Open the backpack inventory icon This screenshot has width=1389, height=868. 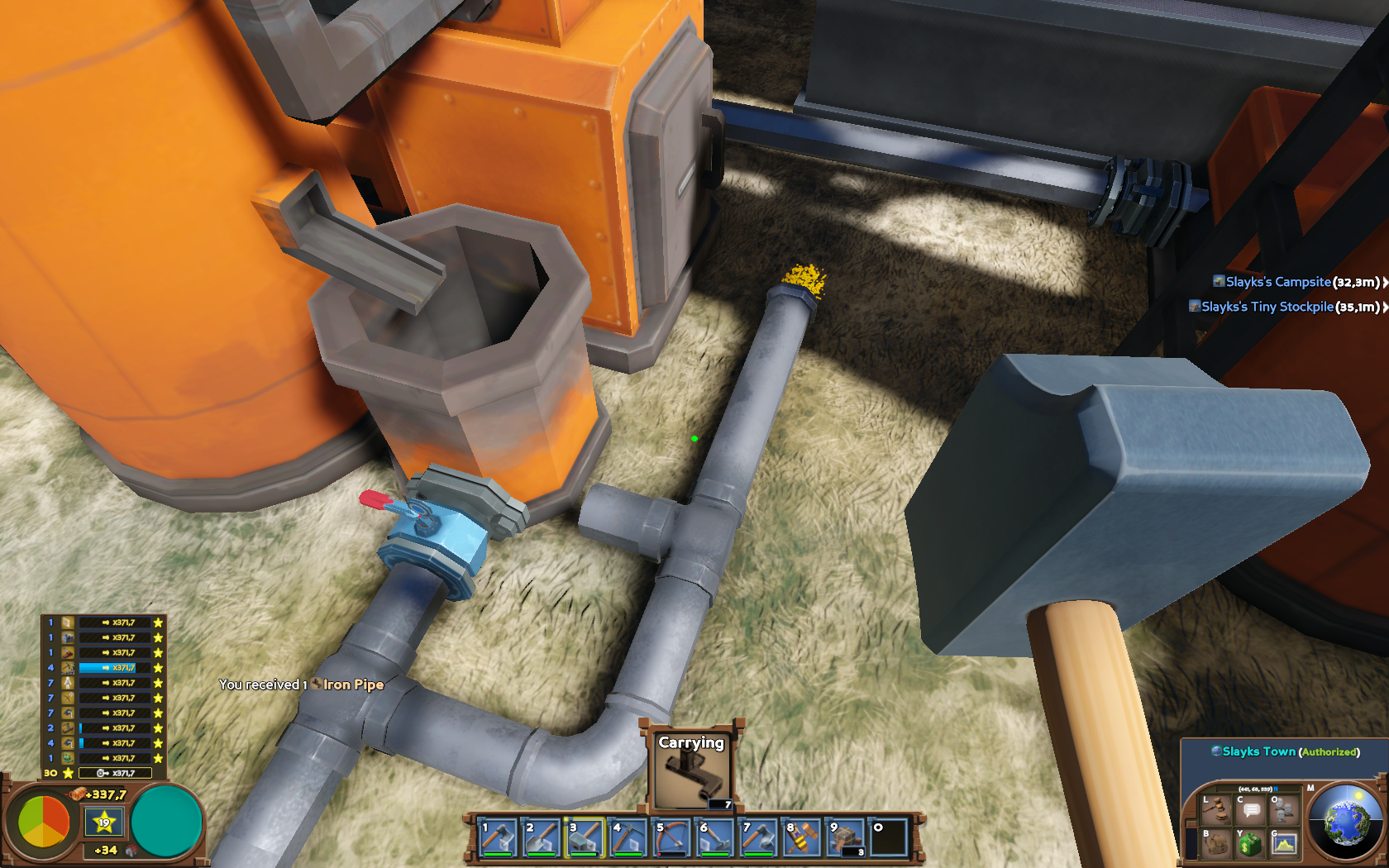pyautogui.click(x=1216, y=844)
